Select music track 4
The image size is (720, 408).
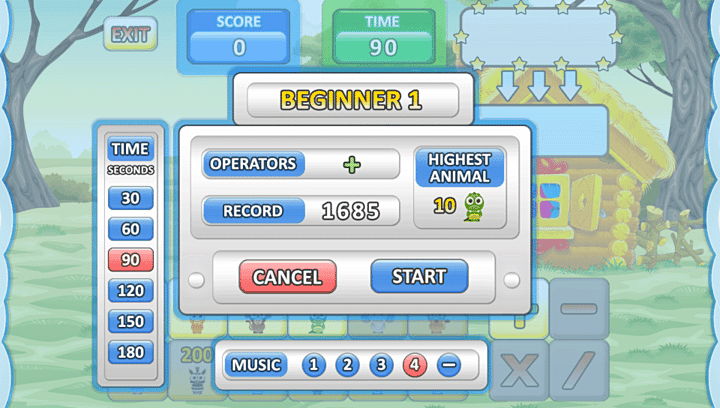point(414,365)
